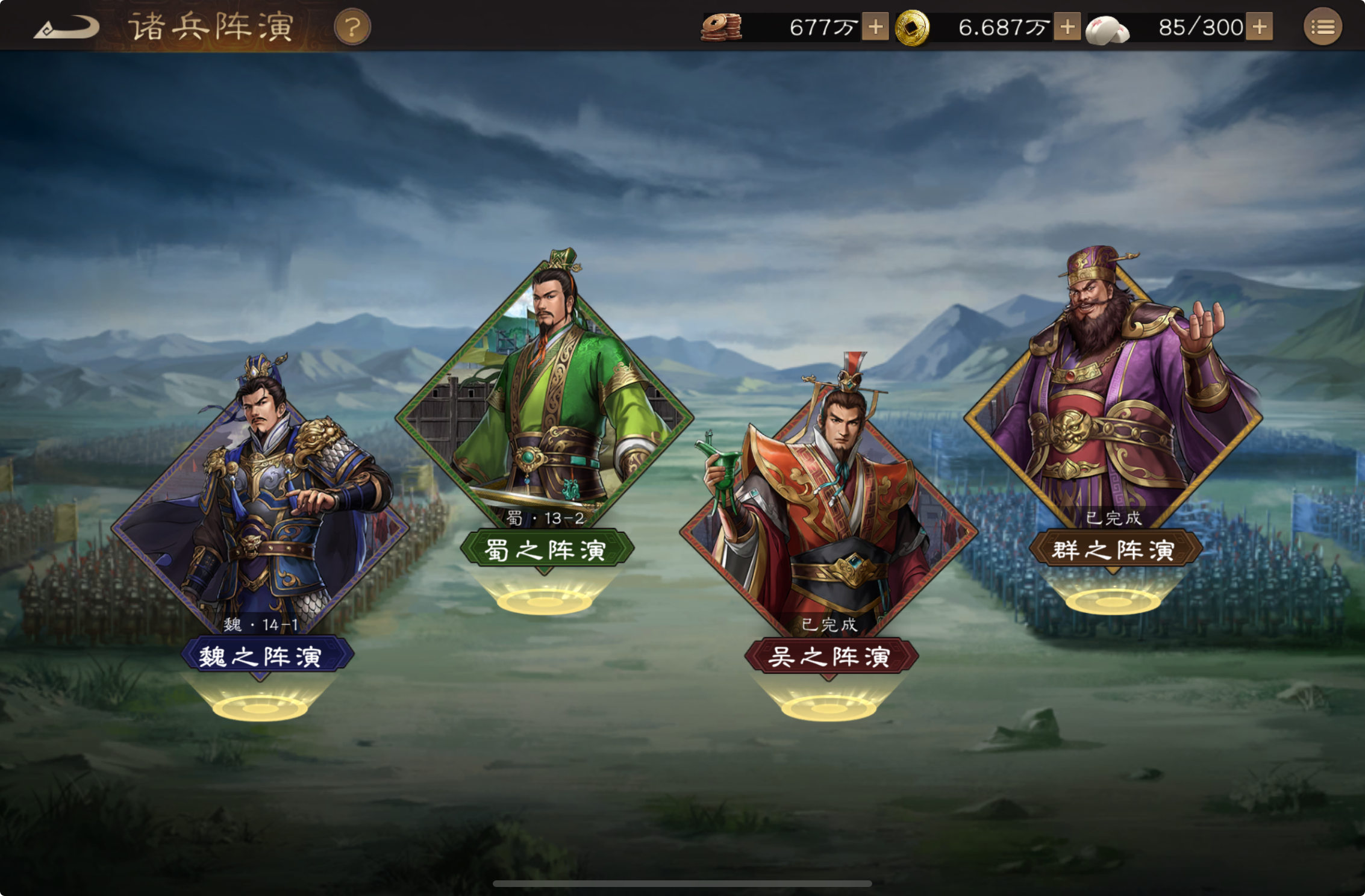
Task: Open the 群之阵演 Qun drill
Action: coord(1114,549)
